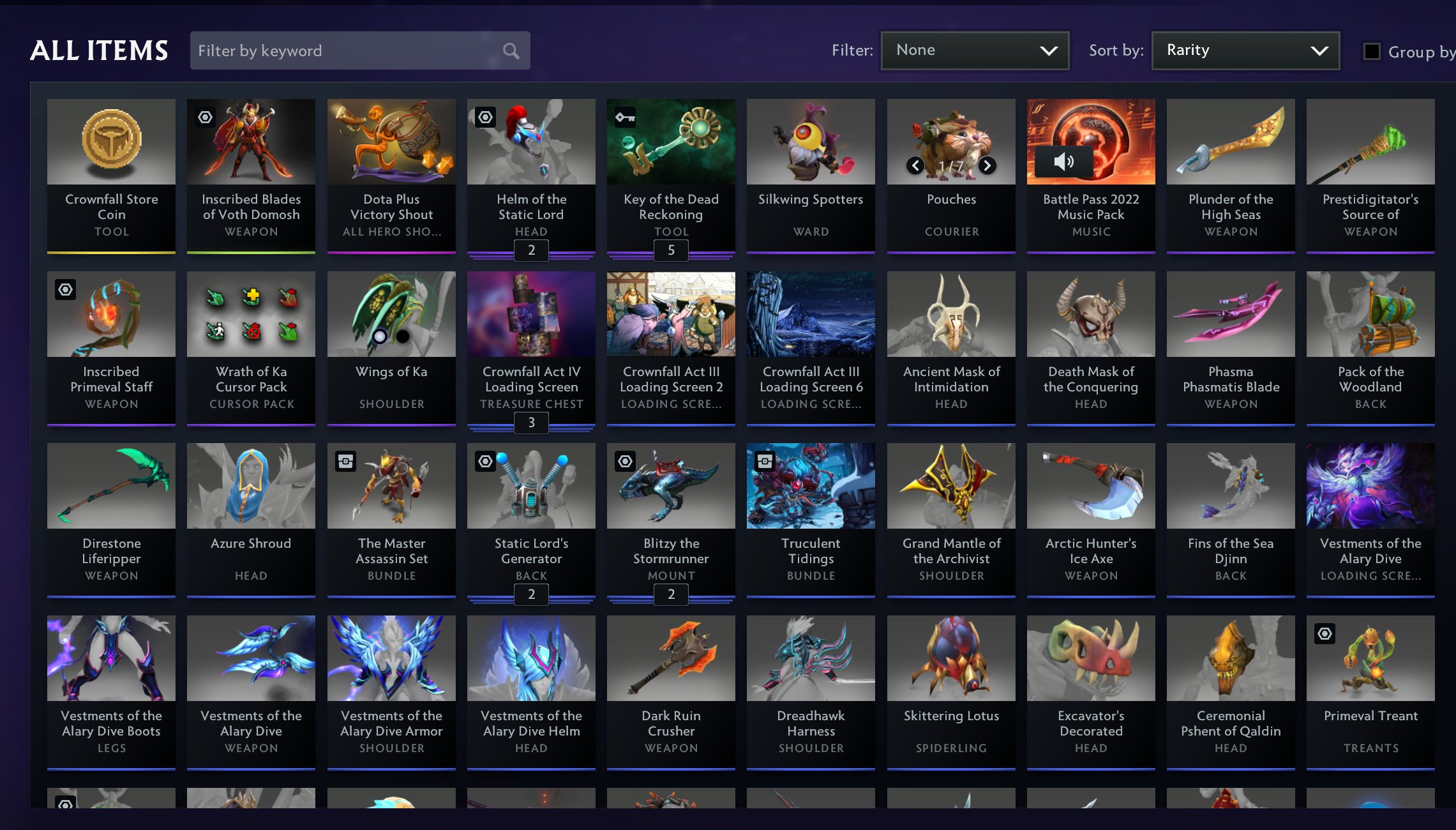
Task: Click the gem icon on Primeval Treant
Action: point(1326,633)
